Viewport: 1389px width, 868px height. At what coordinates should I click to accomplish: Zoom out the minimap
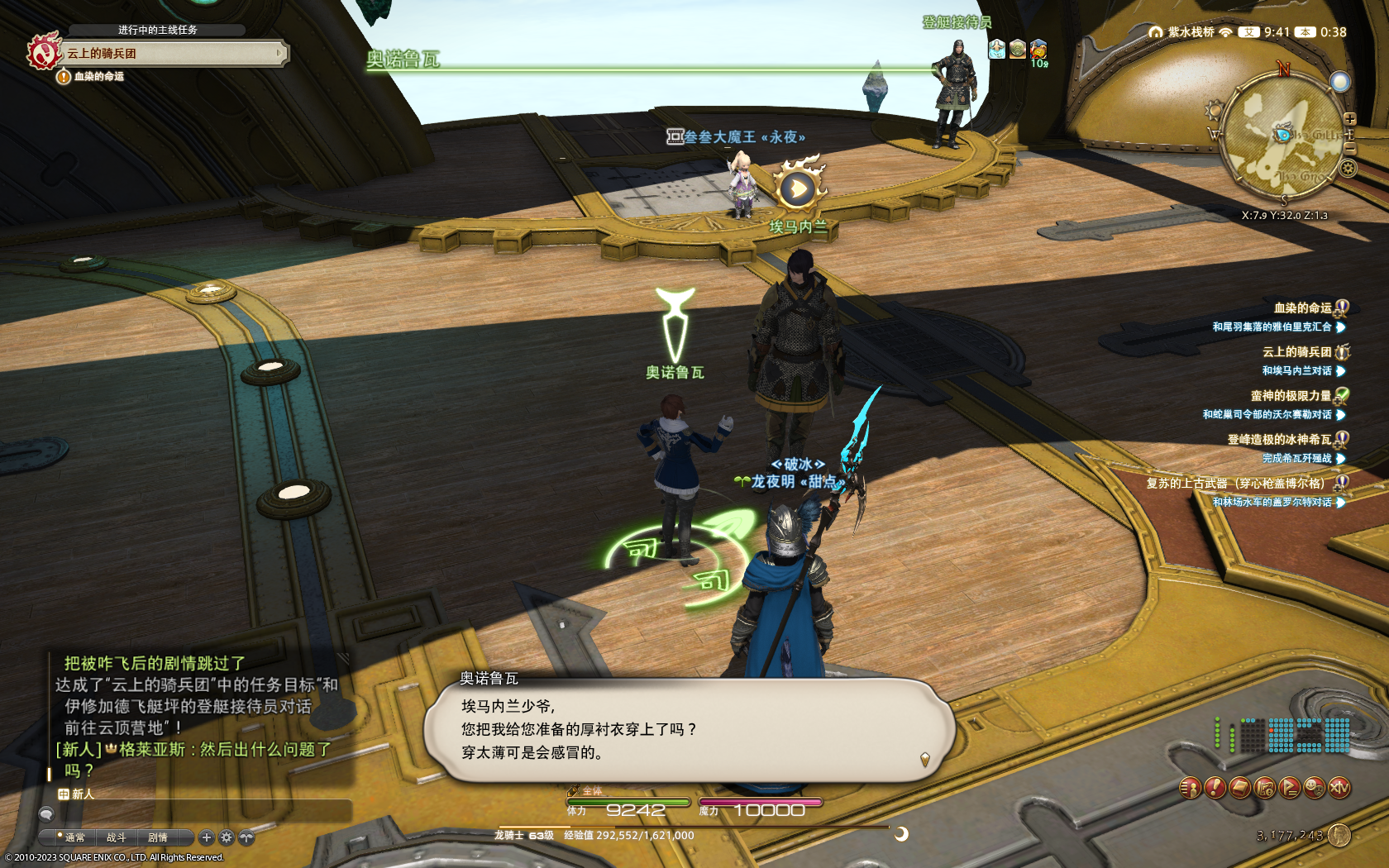coord(1349,147)
